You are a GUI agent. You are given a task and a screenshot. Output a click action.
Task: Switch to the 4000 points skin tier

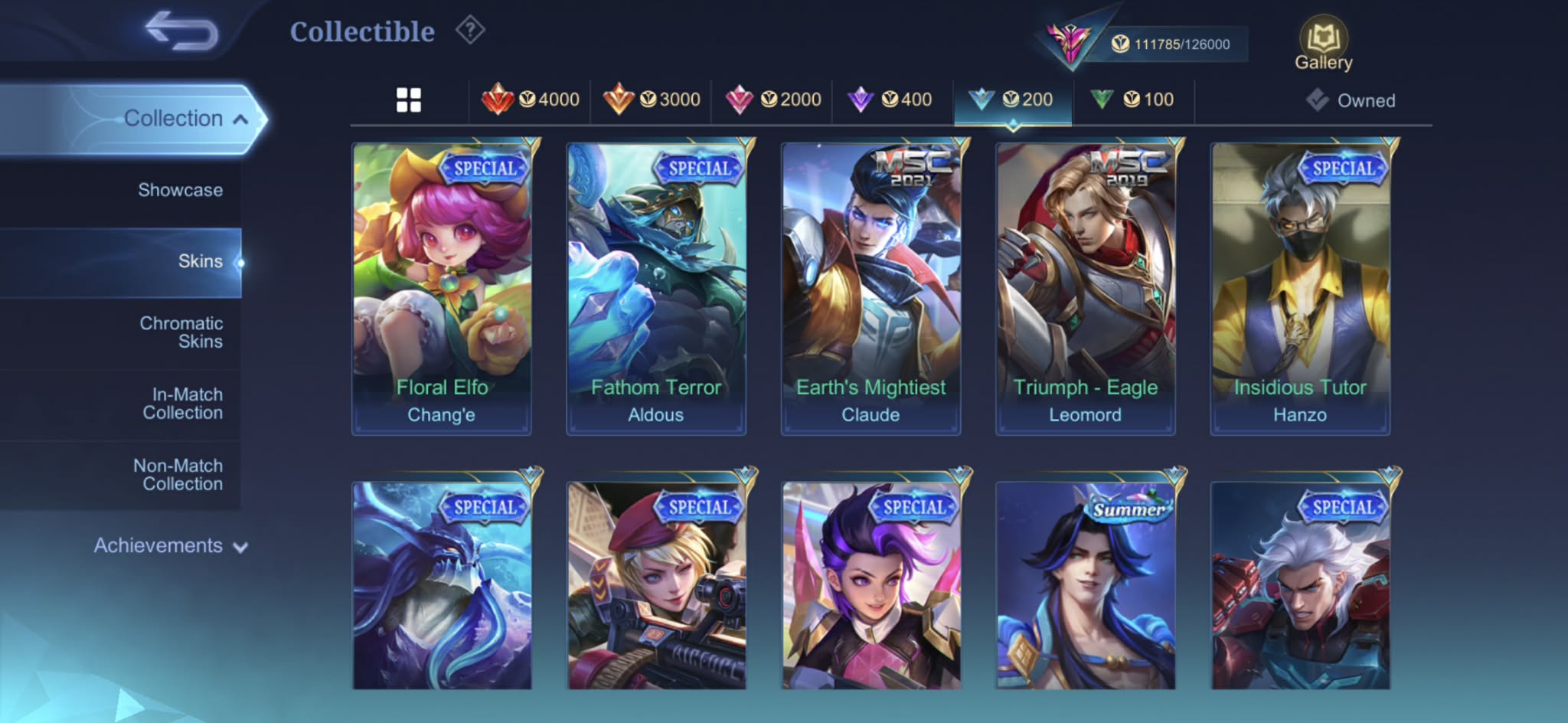pos(531,100)
